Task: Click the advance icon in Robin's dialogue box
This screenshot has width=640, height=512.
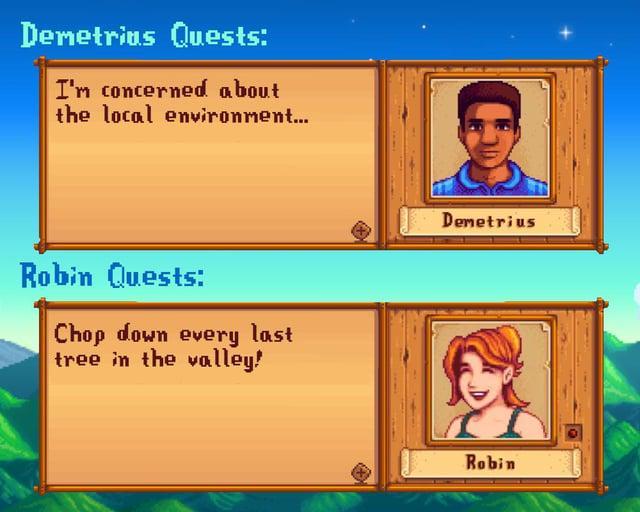Action: [x=361, y=472]
